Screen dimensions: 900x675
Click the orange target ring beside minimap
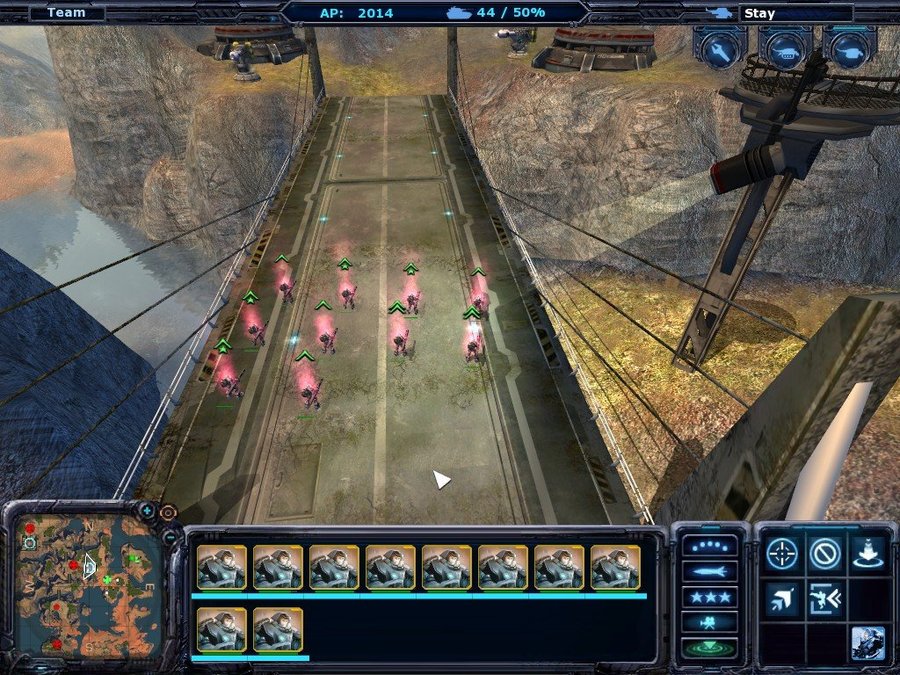(168, 513)
